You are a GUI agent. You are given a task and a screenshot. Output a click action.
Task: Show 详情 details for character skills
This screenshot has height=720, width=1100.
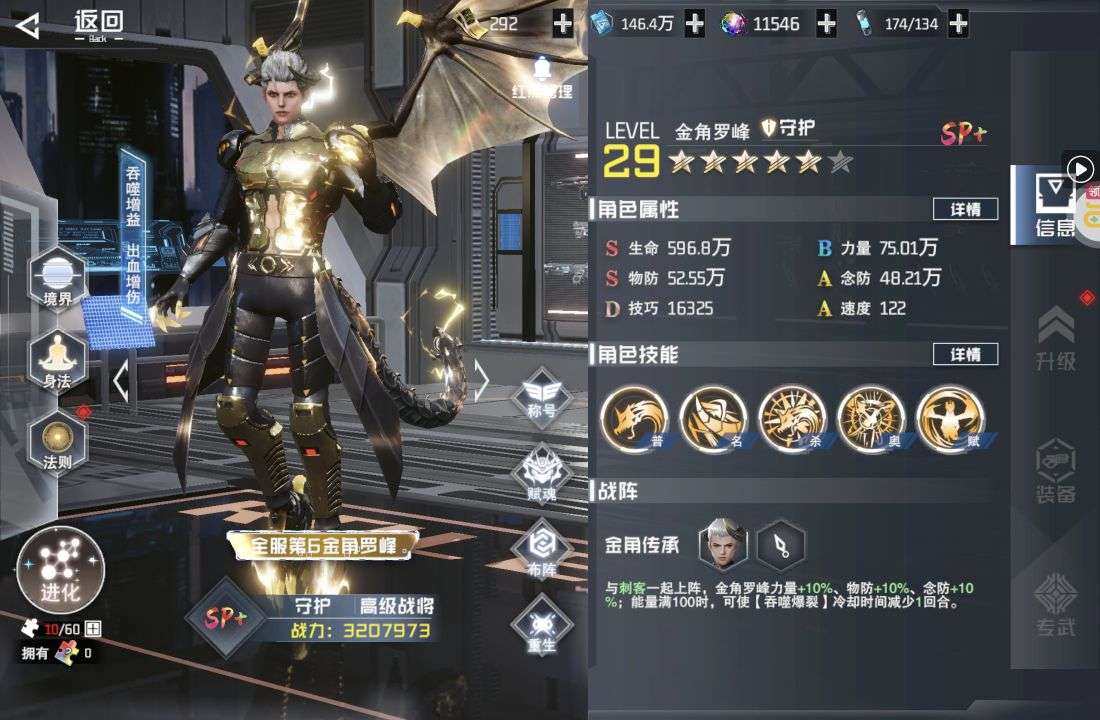point(965,354)
